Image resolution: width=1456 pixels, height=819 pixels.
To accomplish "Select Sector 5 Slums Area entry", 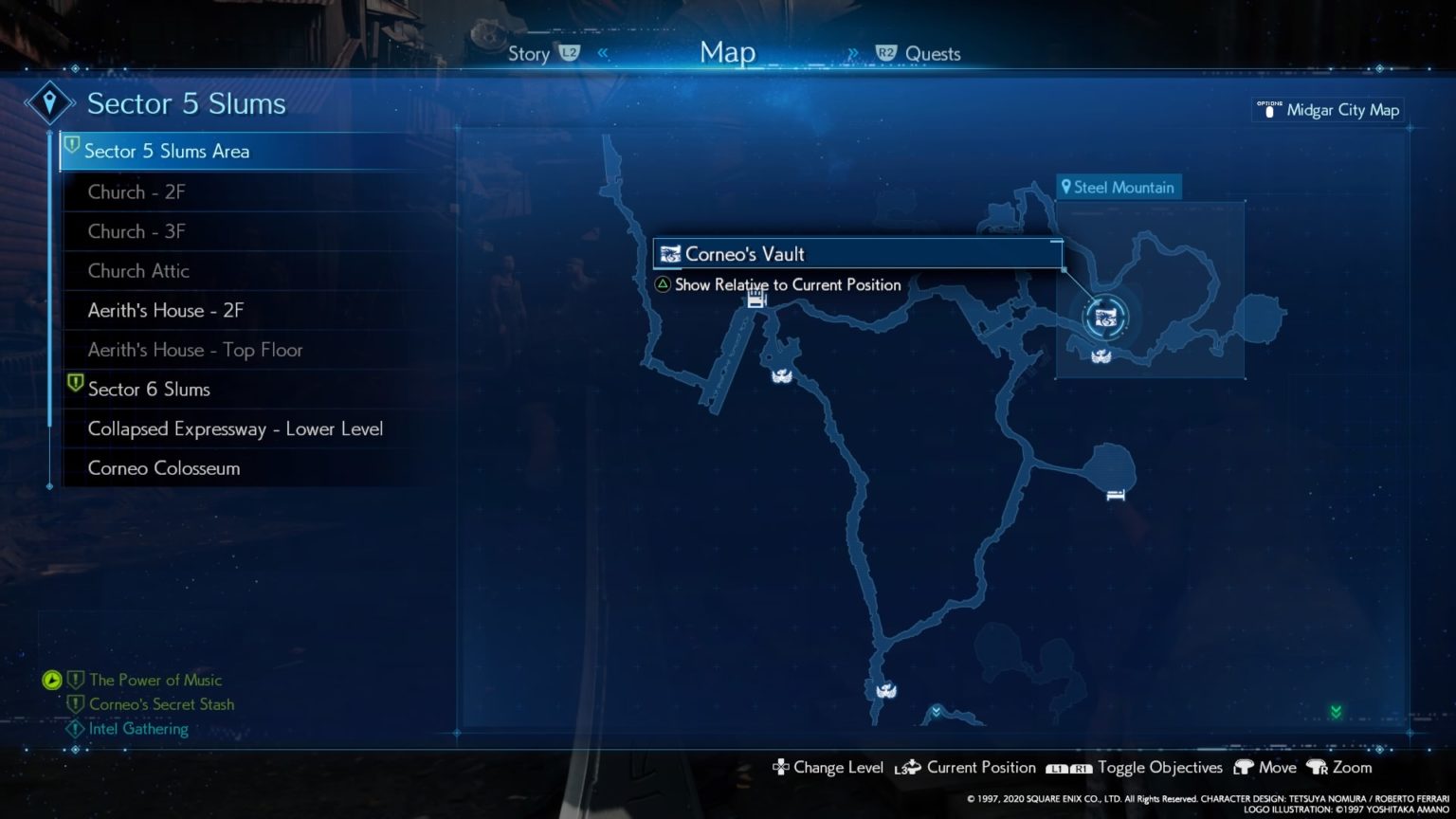I will pos(167,152).
